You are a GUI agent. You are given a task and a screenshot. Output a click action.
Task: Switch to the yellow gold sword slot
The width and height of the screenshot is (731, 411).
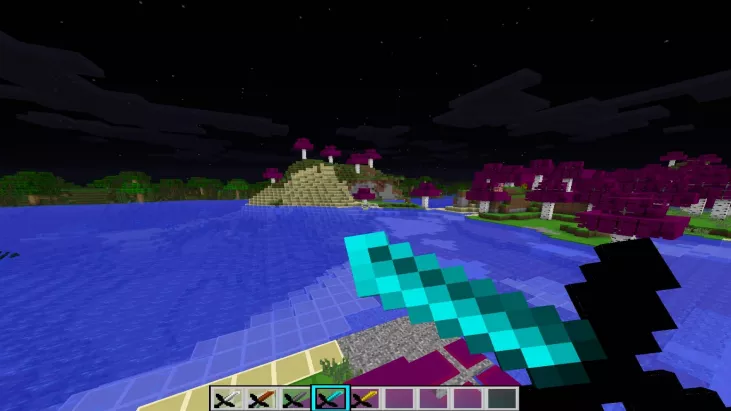pyautogui.click(x=364, y=399)
